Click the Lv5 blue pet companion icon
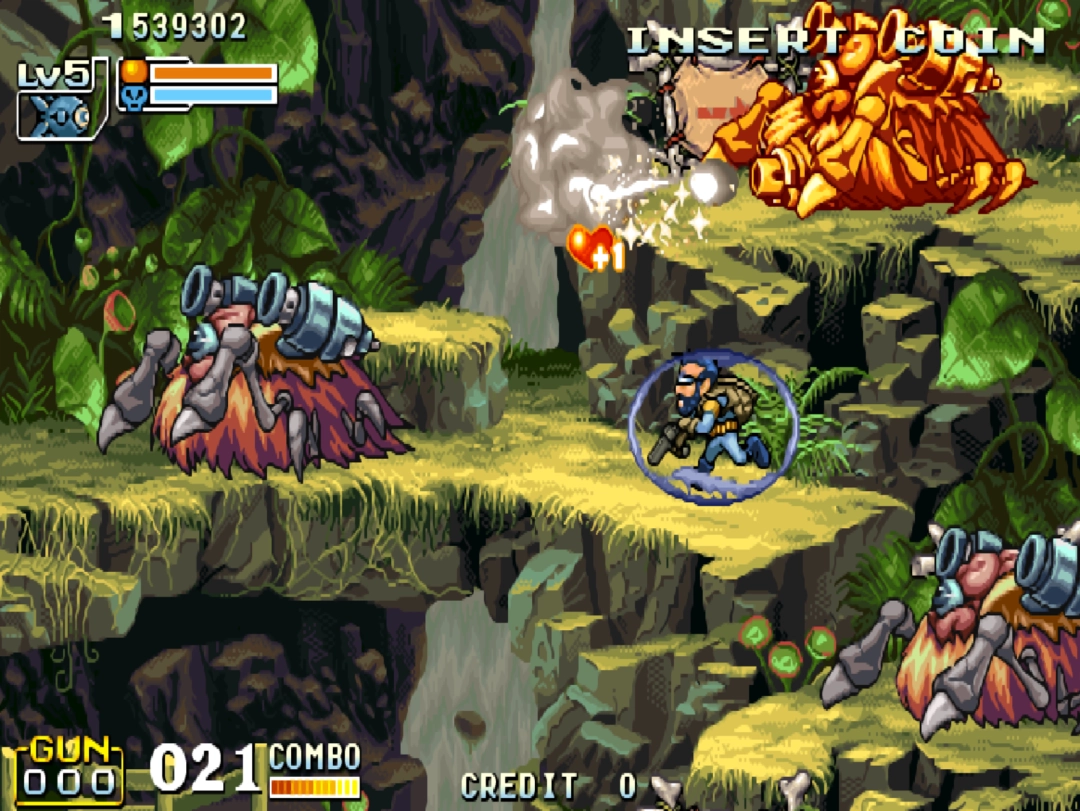This screenshot has height=811, width=1080. (60, 115)
